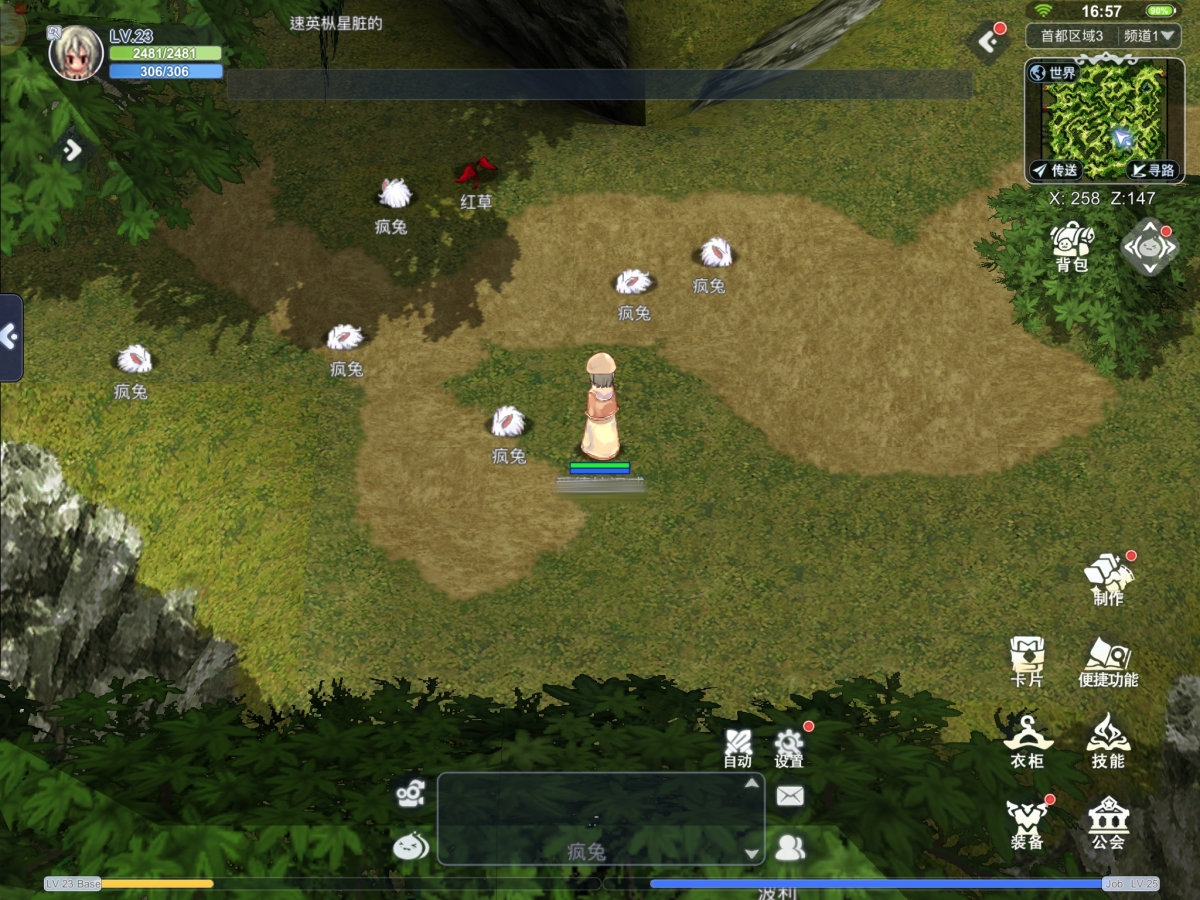The image size is (1200, 900).
Task: Open the 卡片 card menu
Action: click(x=1027, y=661)
